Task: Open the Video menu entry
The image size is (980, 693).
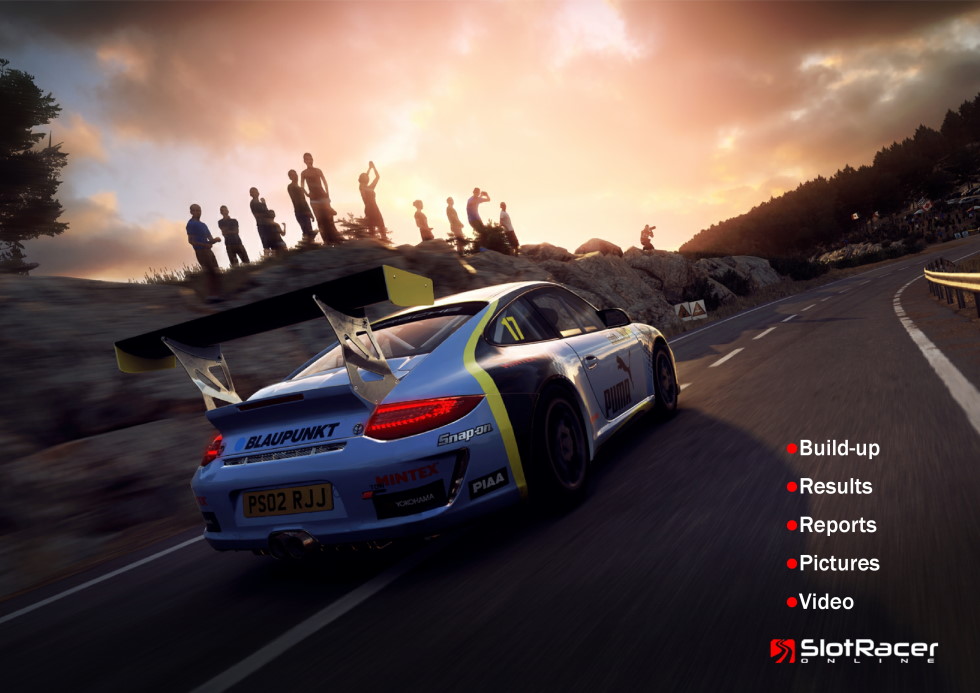Action: pos(825,602)
